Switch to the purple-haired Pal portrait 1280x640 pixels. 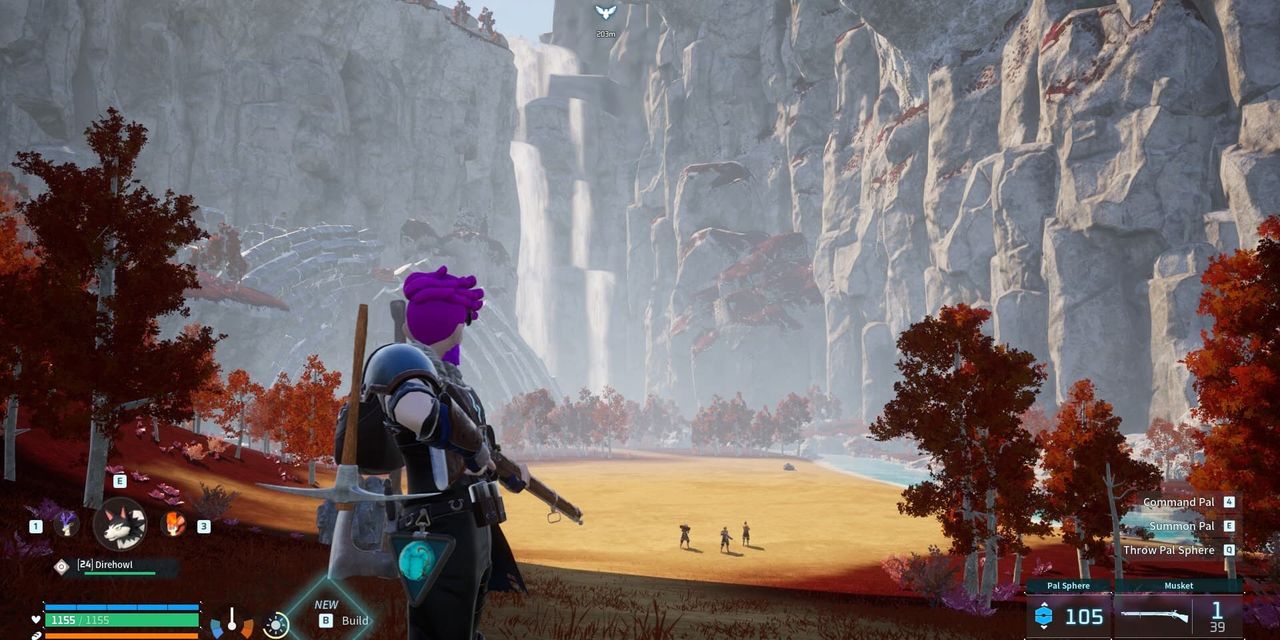tap(67, 524)
